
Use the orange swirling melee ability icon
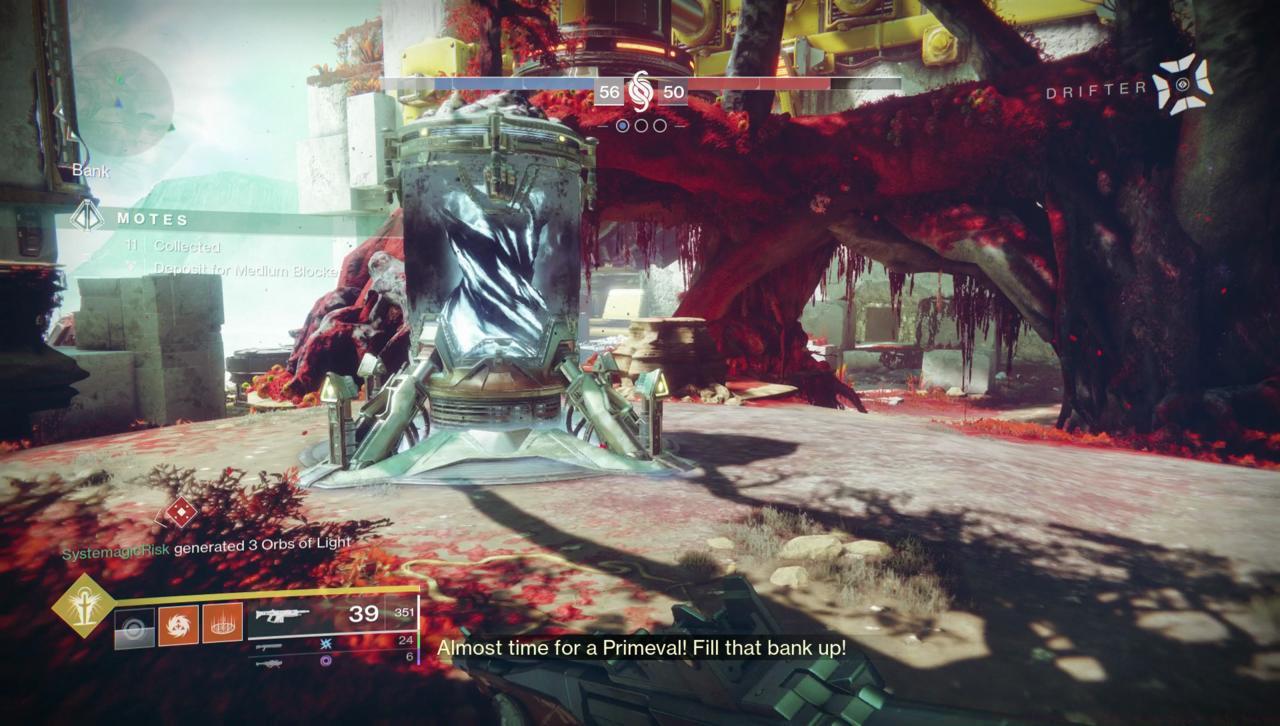pos(178,623)
